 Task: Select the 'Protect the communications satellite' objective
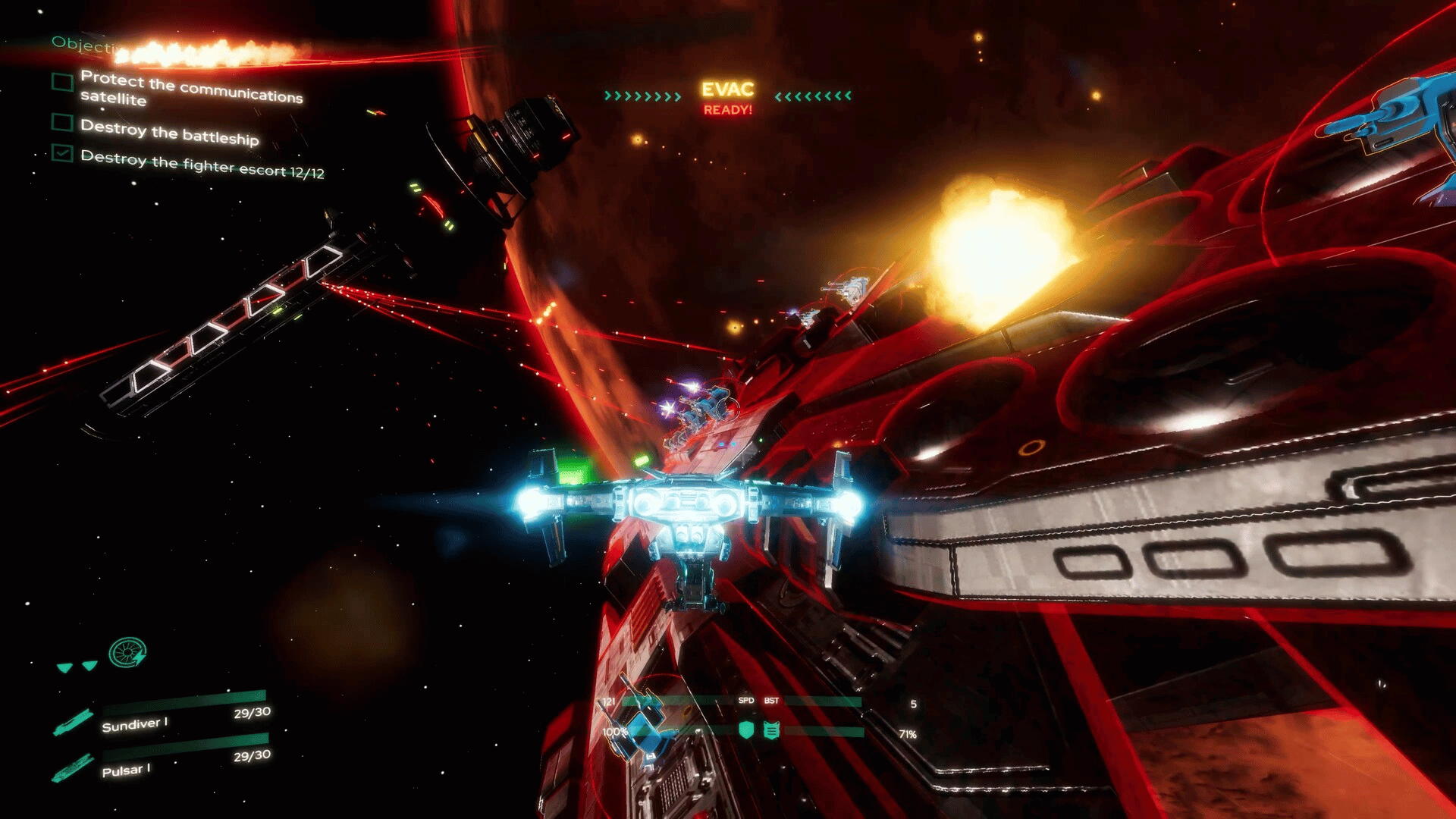190,88
